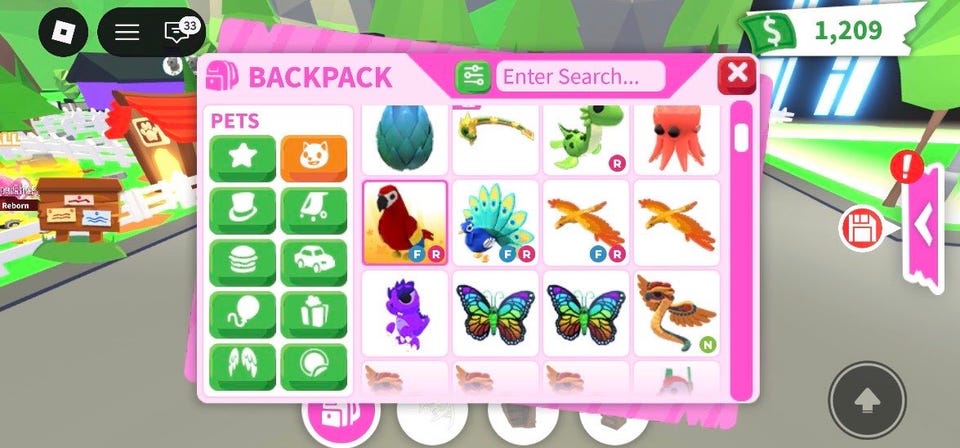Select the blue scaled egg
The image size is (960, 448).
click(404, 139)
